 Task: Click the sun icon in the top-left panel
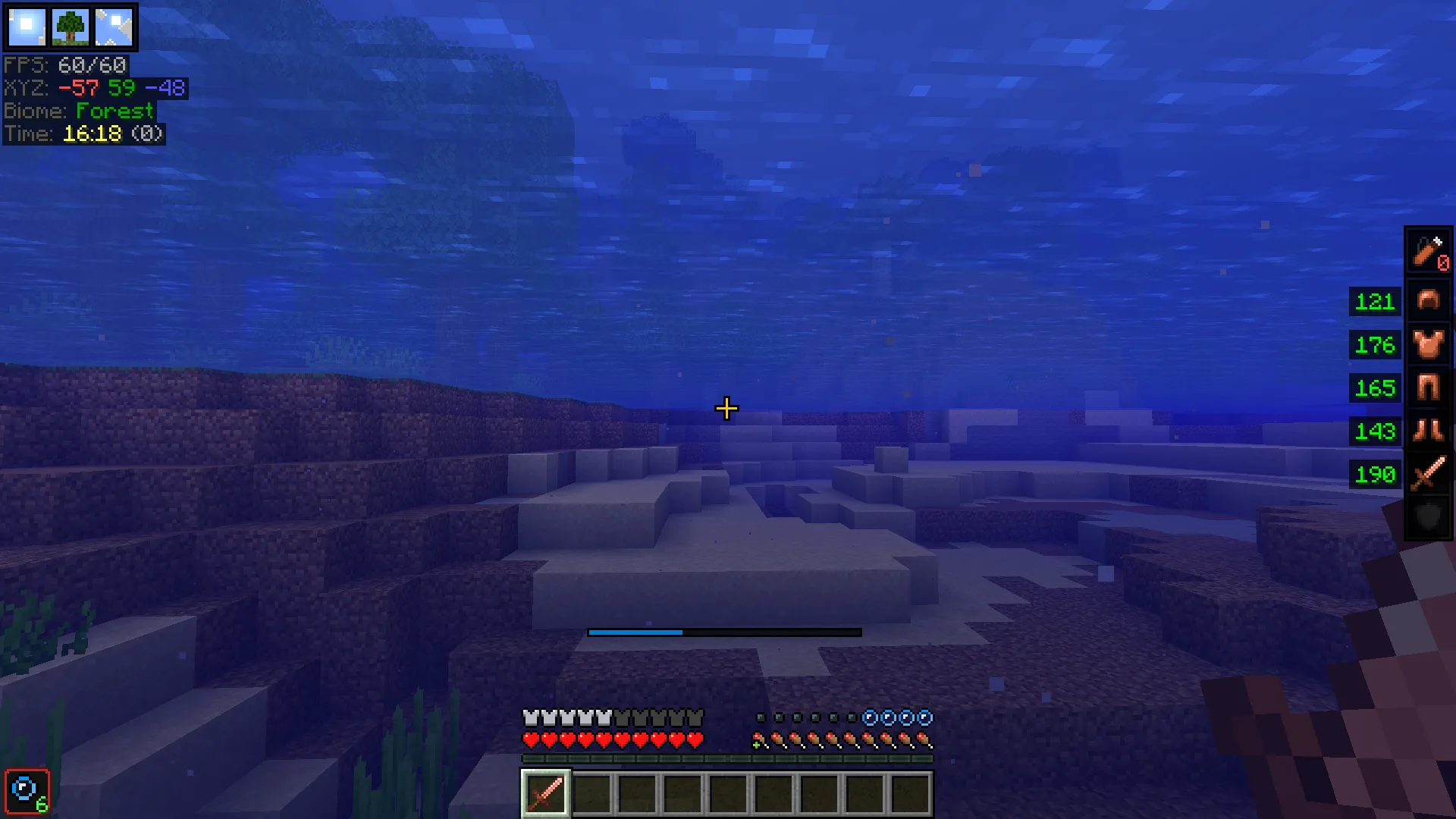point(27,27)
